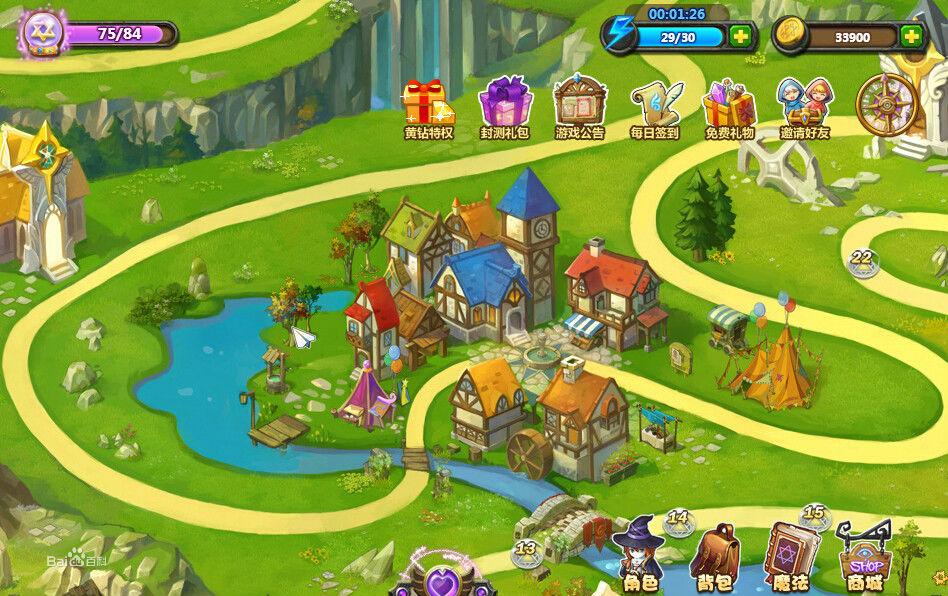Open the 游戏公告 notice board
The height and width of the screenshot is (596, 948).
click(x=579, y=103)
